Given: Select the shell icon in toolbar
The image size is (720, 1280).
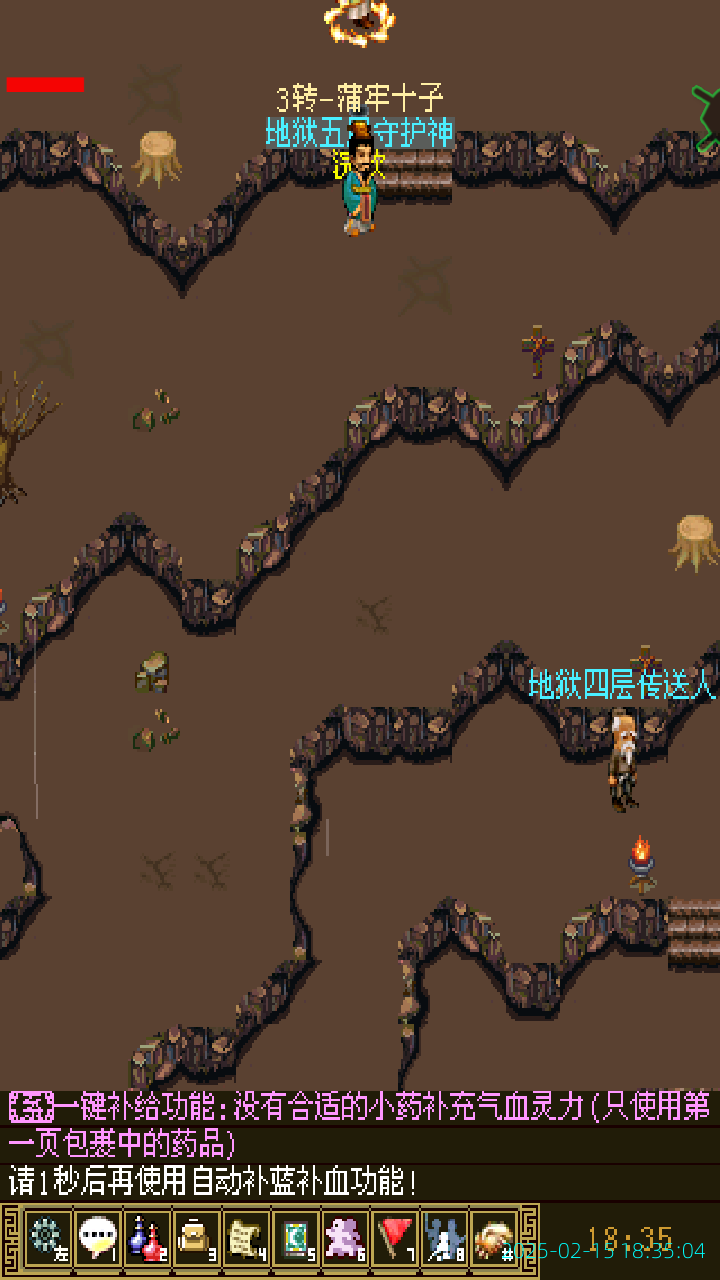Looking at the screenshot, I should pyautogui.click(x=494, y=1238).
